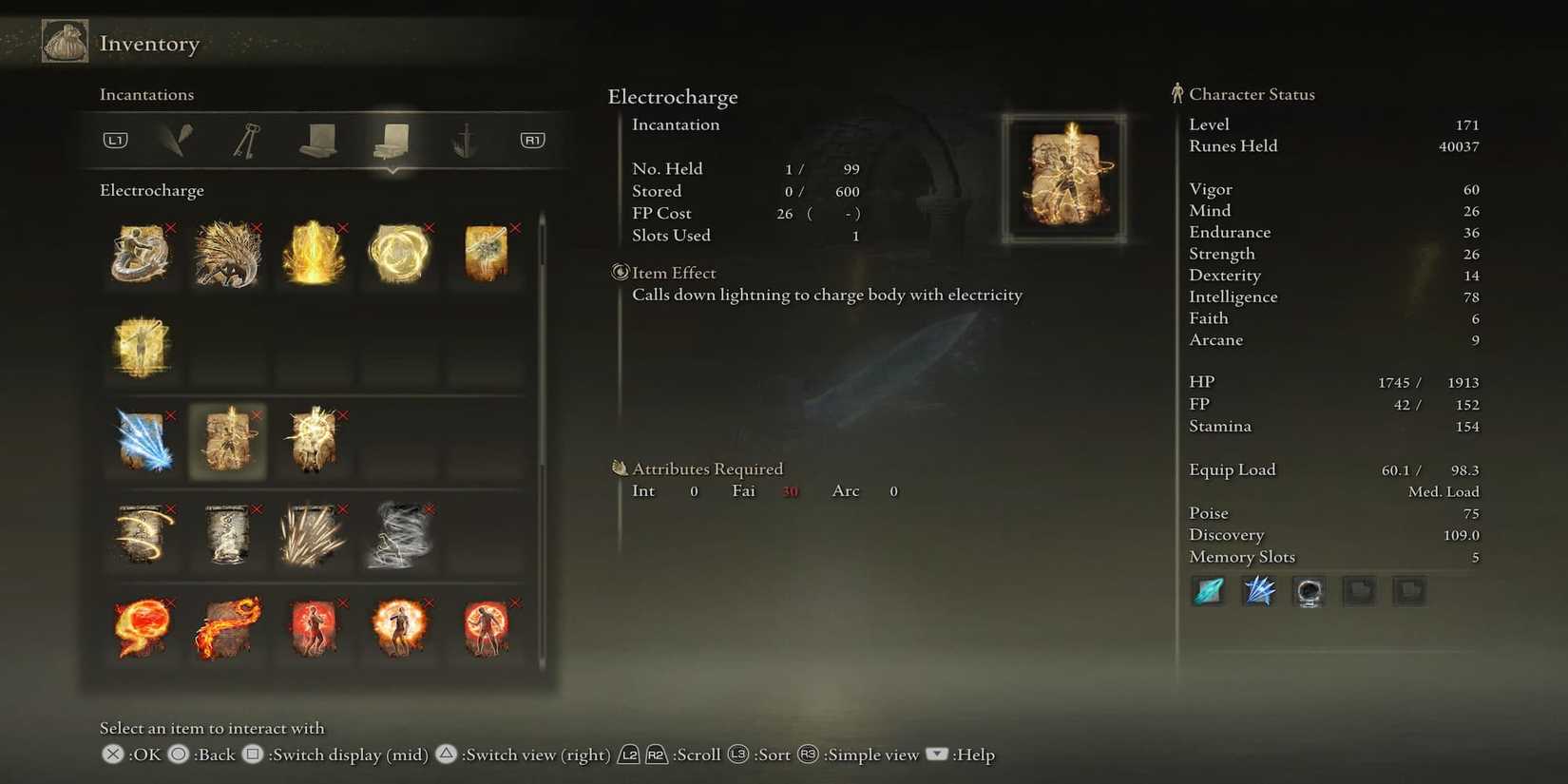This screenshot has width=1568, height=784.
Task: Select the golden rings incantation icon
Action: coord(399,255)
